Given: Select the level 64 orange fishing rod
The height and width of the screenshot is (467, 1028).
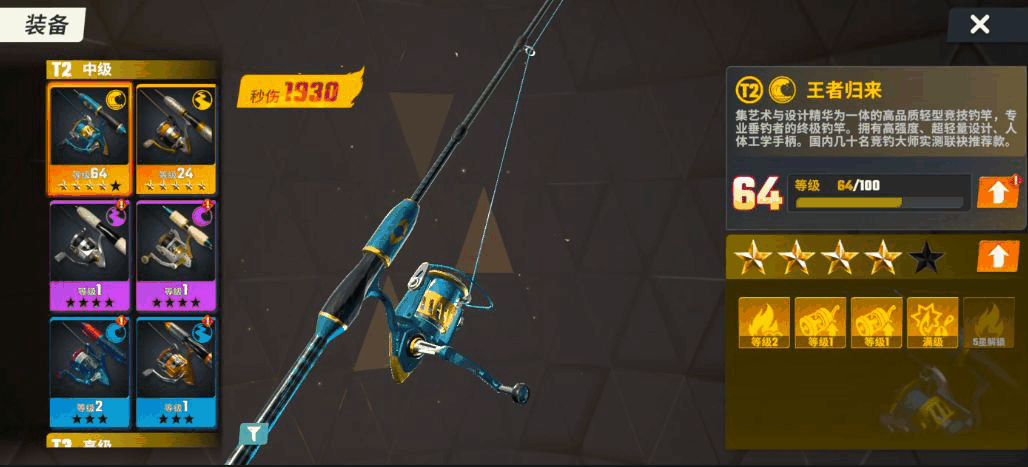Looking at the screenshot, I should click(x=89, y=139).
